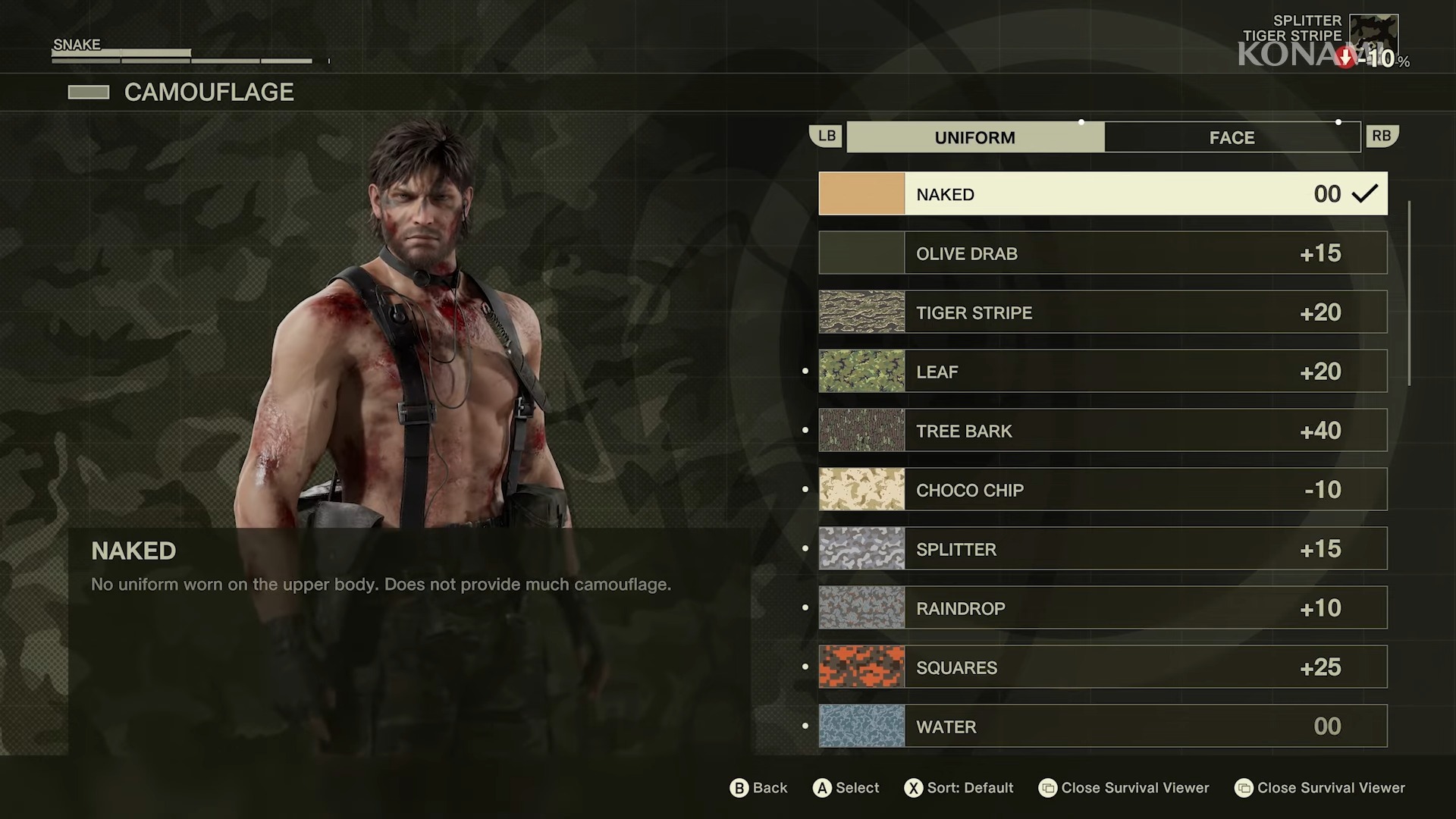Click the checkmark on the Naked entry

[1366, 193]
